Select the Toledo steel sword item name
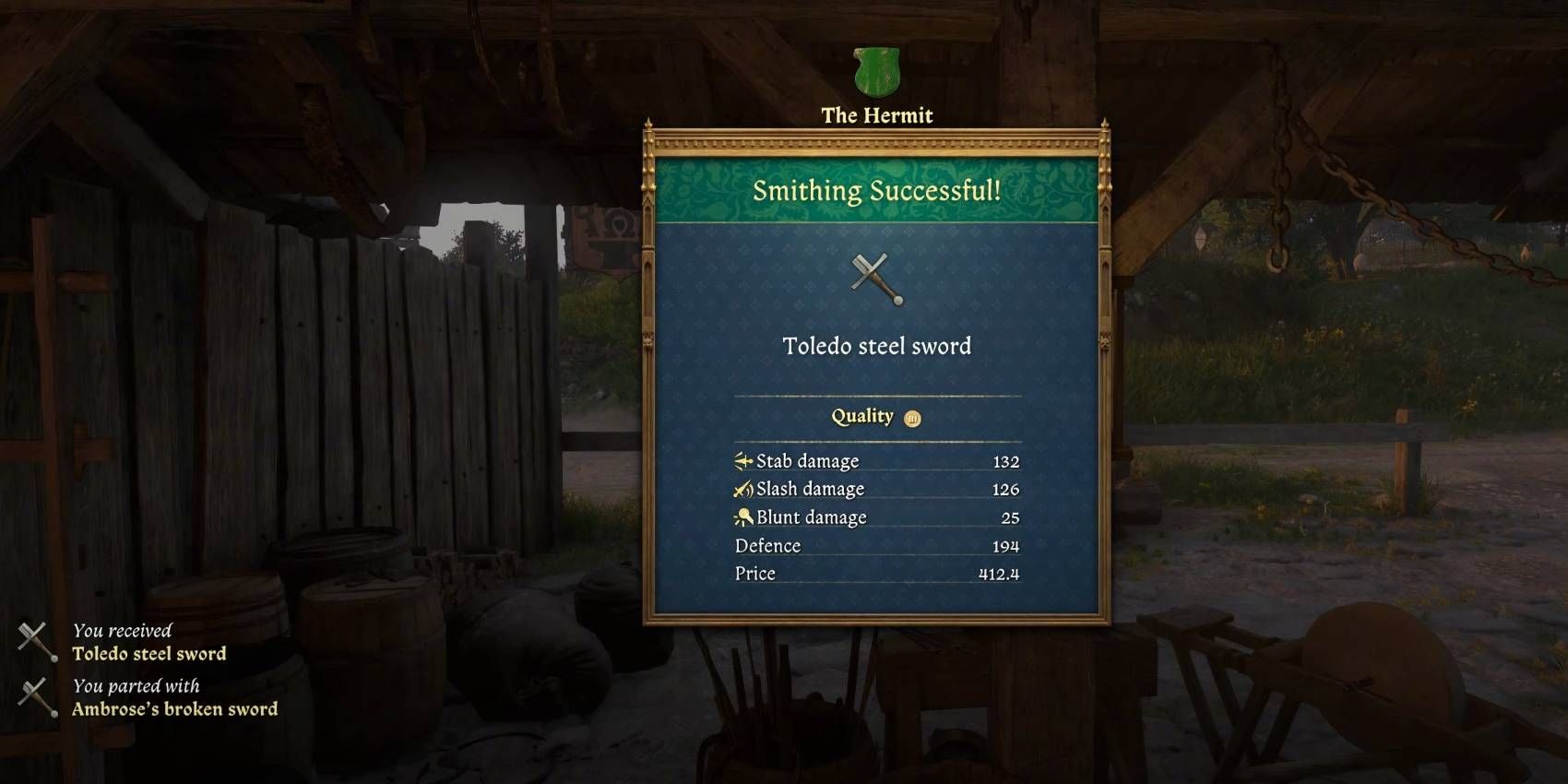Image resolution: width=1568 pixels, height=784 pixels. tap(874, 348)
